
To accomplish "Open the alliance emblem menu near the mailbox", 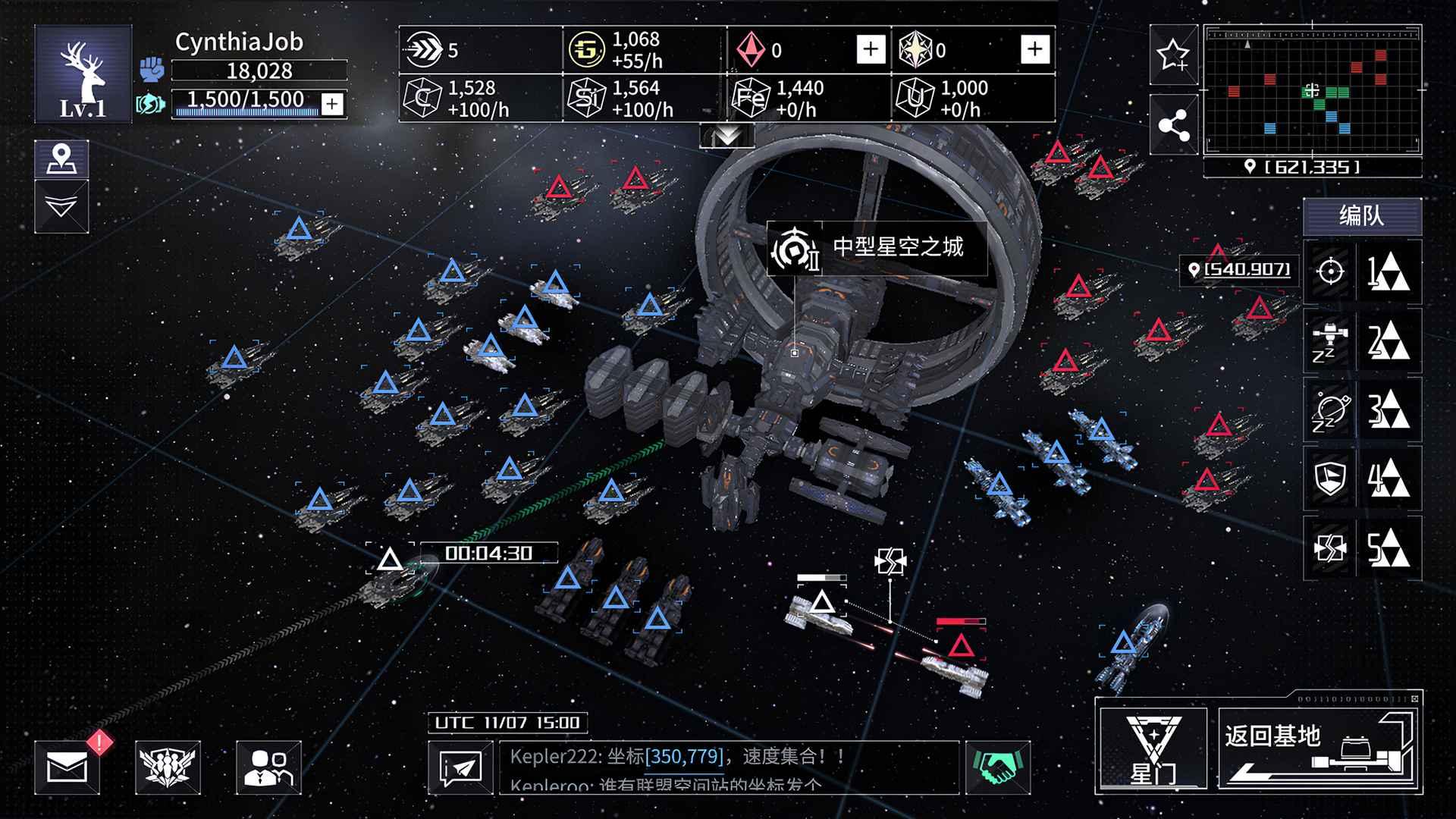I will [x=168, y=767].
